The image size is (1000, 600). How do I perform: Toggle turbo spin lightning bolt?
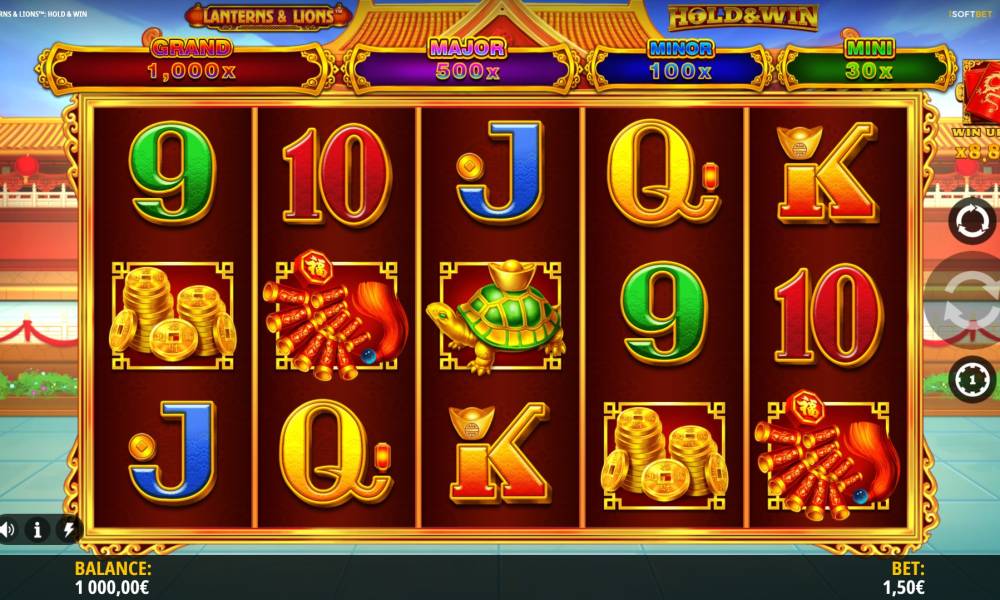click(68, 529)
